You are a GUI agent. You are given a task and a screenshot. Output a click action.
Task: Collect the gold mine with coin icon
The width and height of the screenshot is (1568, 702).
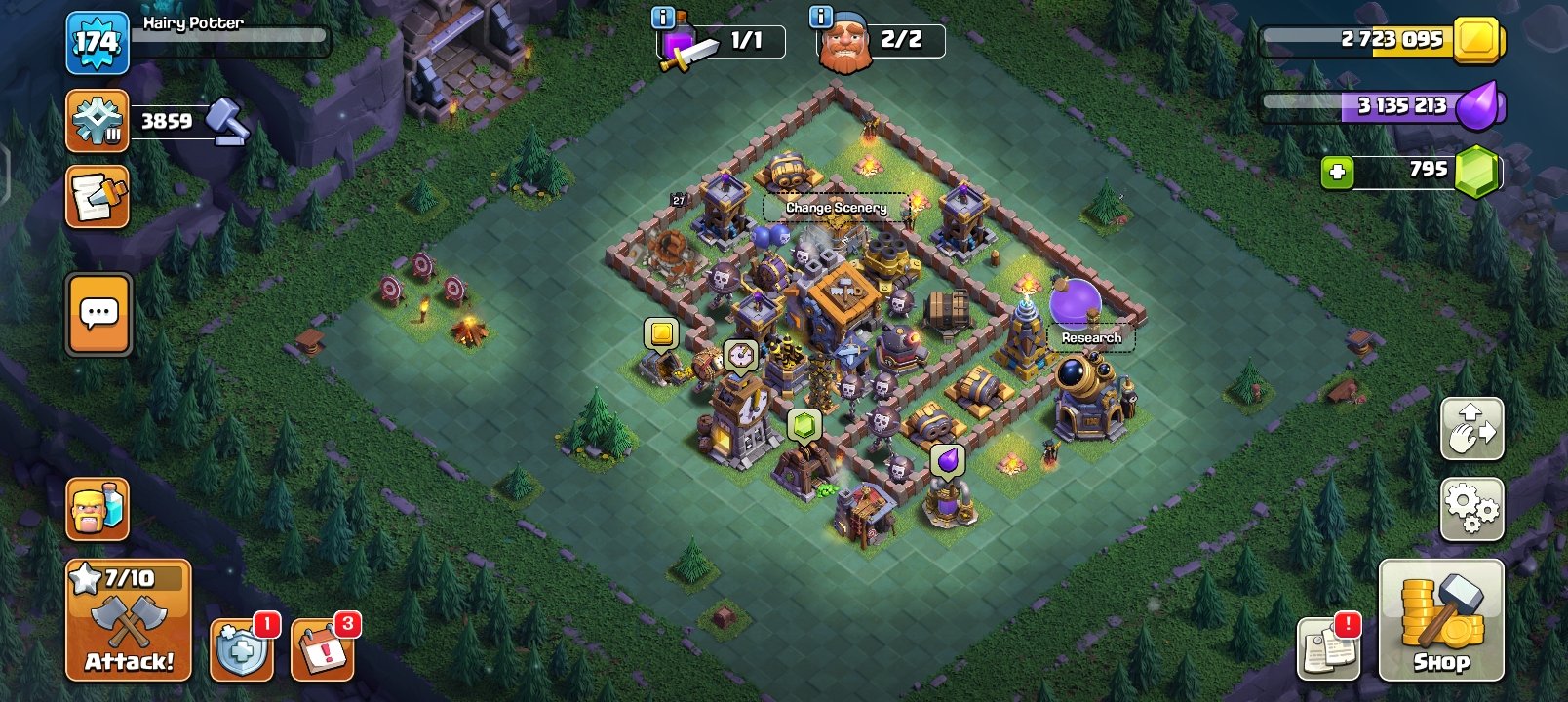(661, 331)
